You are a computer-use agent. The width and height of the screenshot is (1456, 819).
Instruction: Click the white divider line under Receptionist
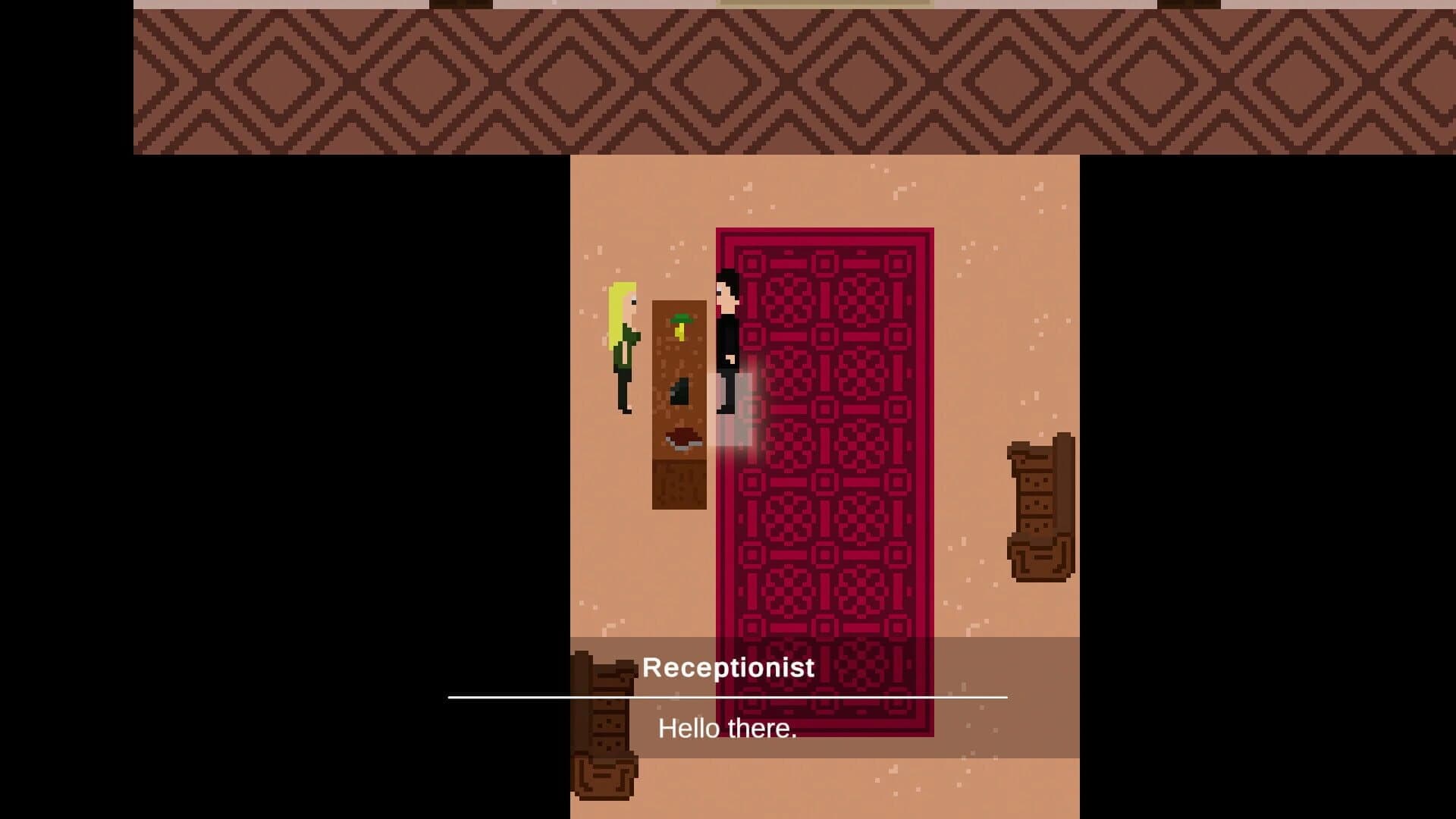coord(728,695)
